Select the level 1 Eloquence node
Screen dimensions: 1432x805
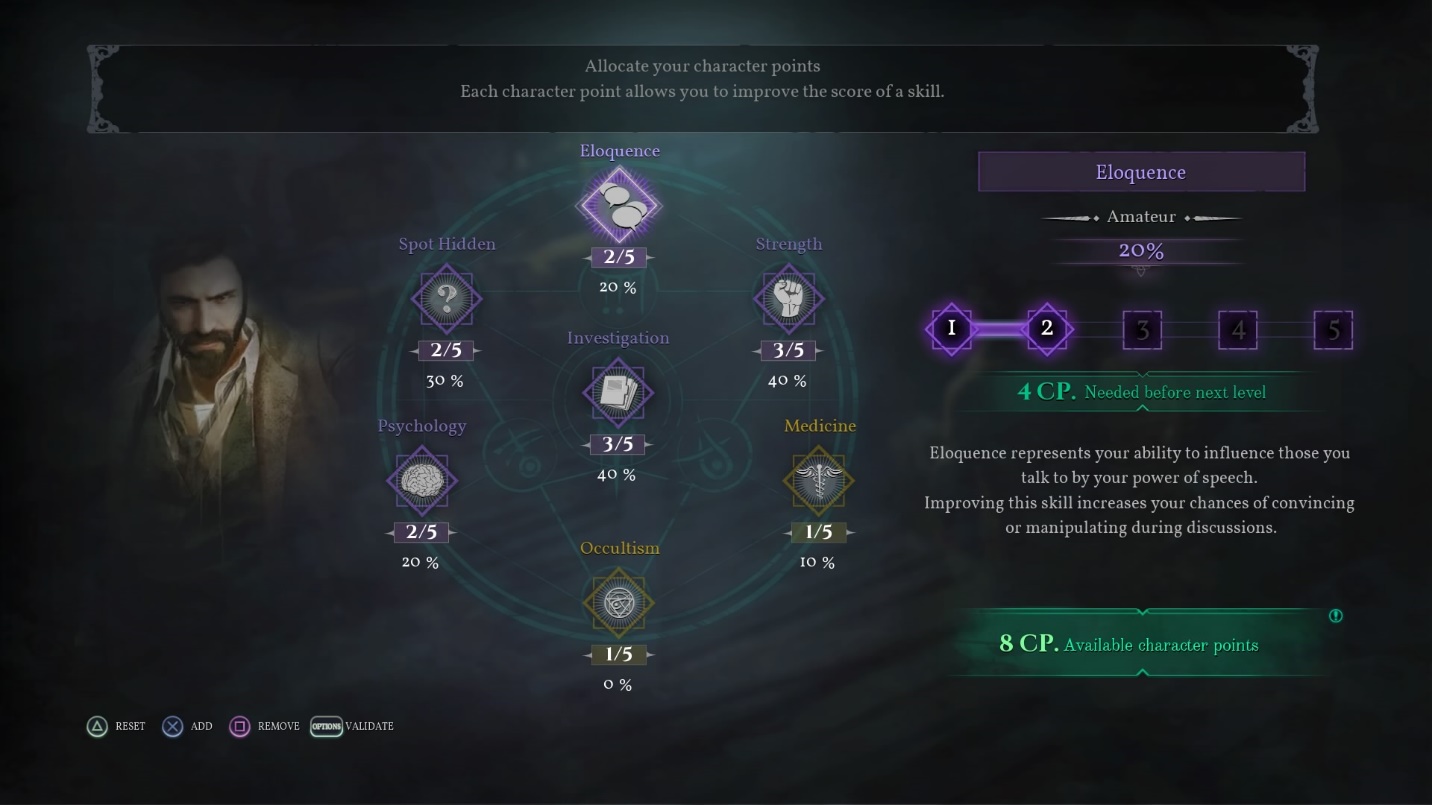pos(951,328)
